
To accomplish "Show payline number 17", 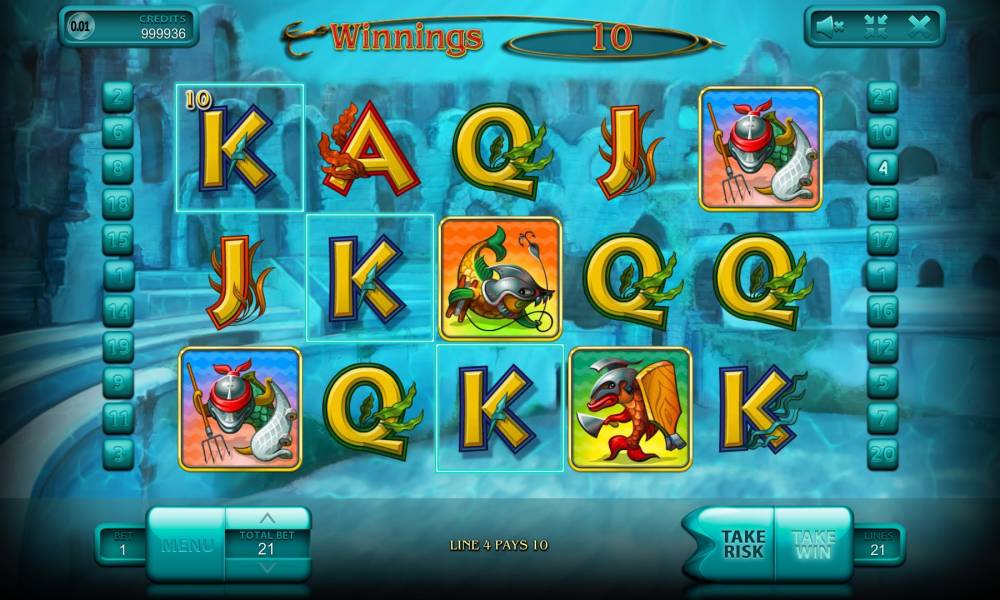I will [882, 239].
